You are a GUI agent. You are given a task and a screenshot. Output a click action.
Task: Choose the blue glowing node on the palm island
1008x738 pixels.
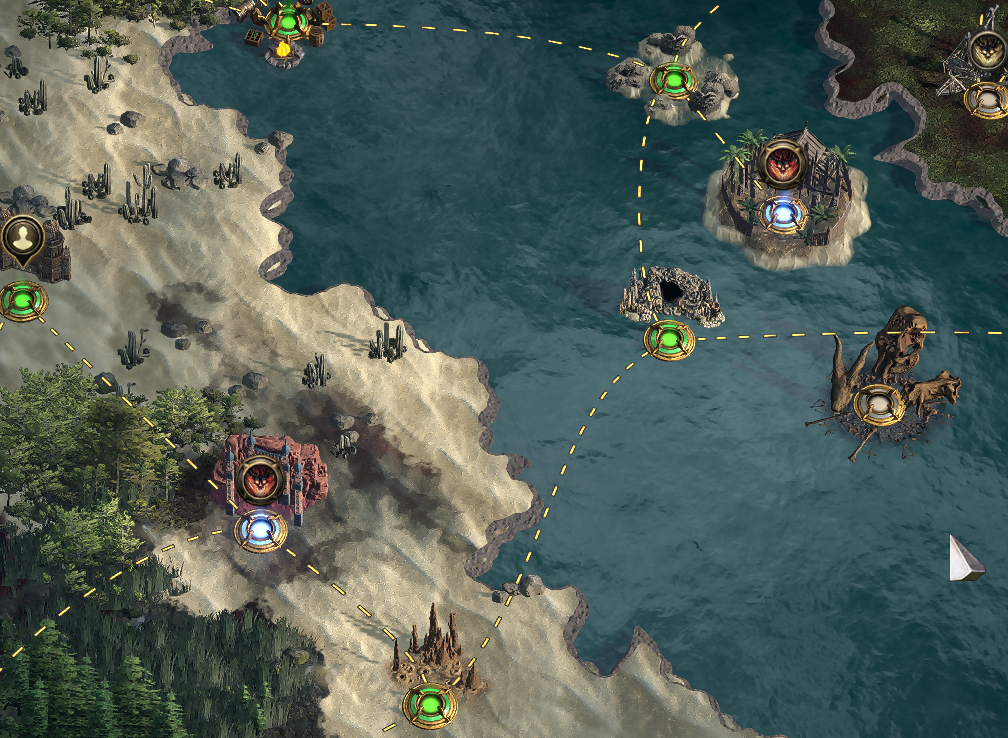click(x=782, y=213)
